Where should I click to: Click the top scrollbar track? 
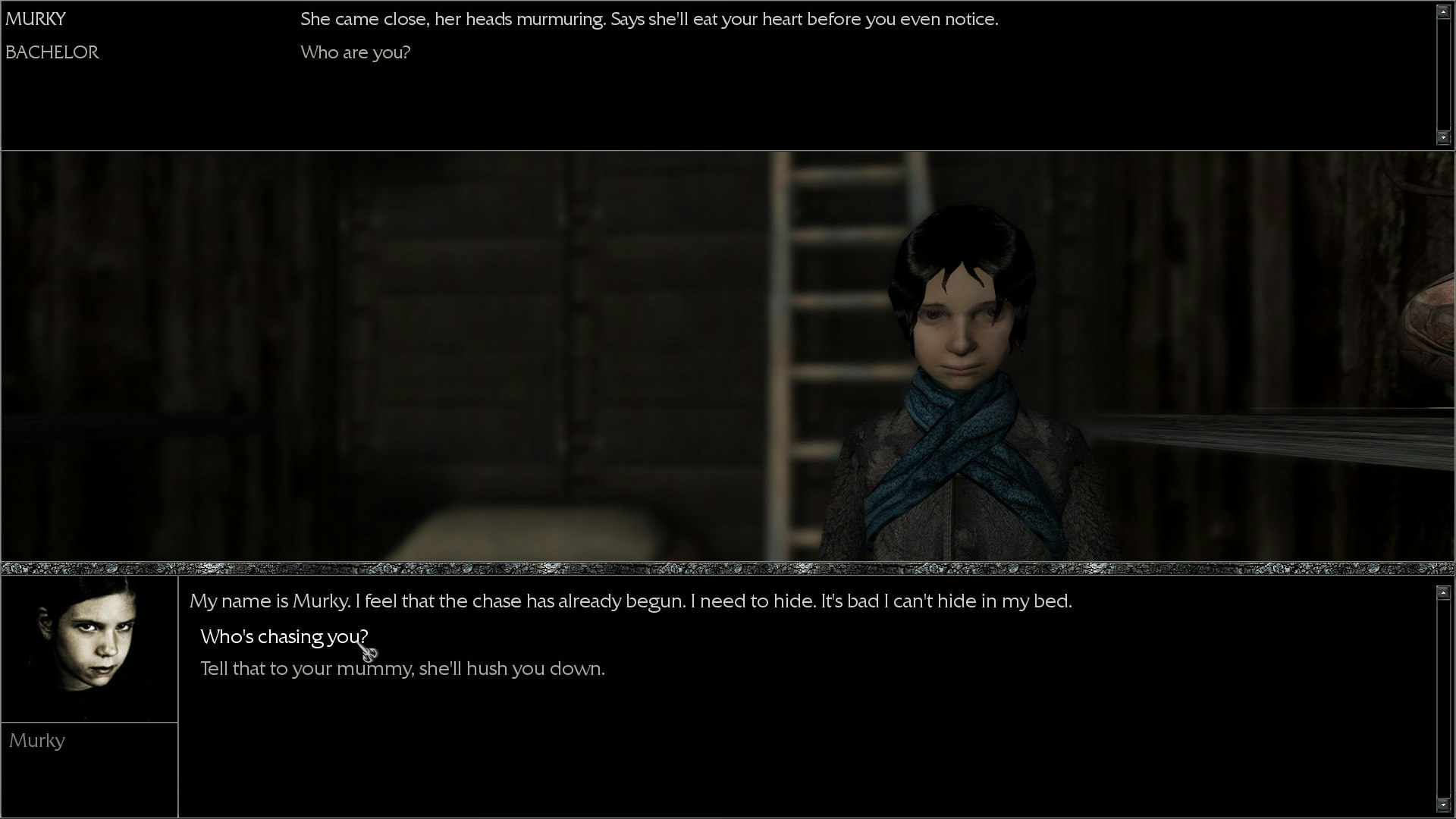1442,76
